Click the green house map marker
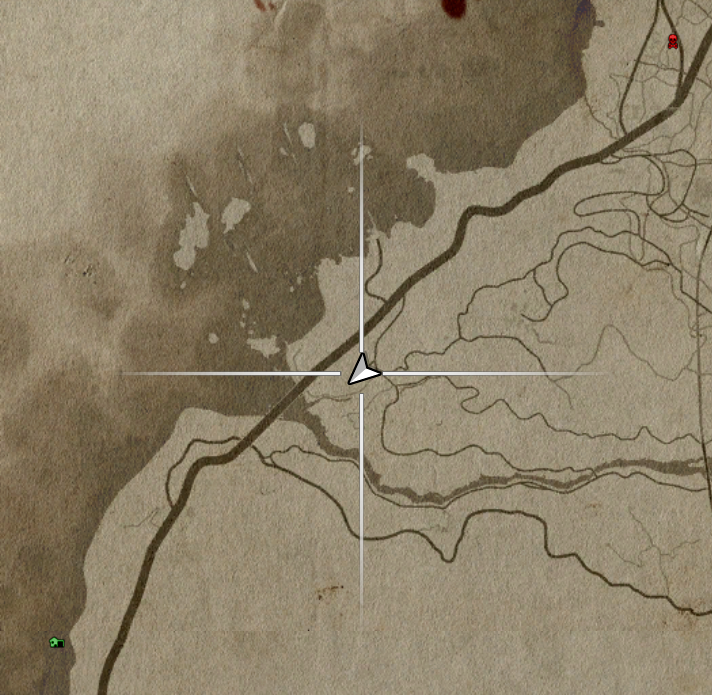 tap(57, 642)
